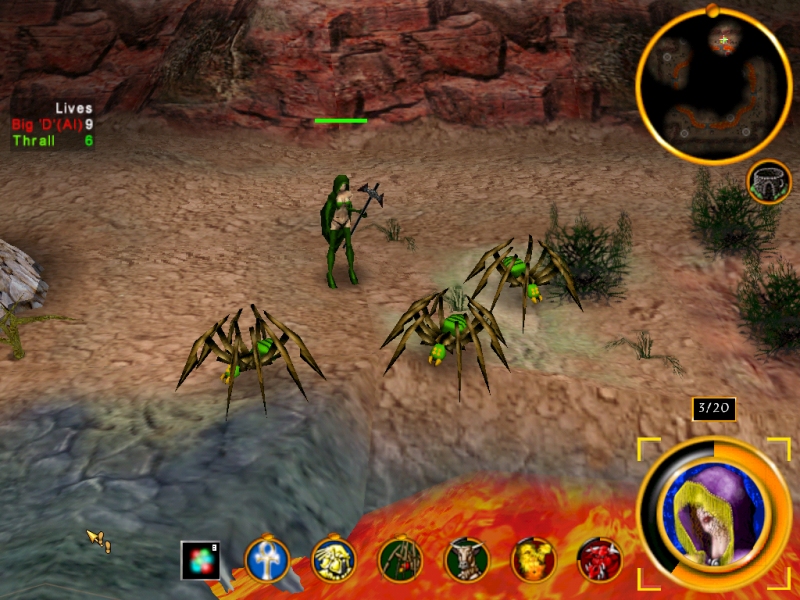Select the stone altar building icon
Screen dimensions: 800x600
[x=769, y=181]
